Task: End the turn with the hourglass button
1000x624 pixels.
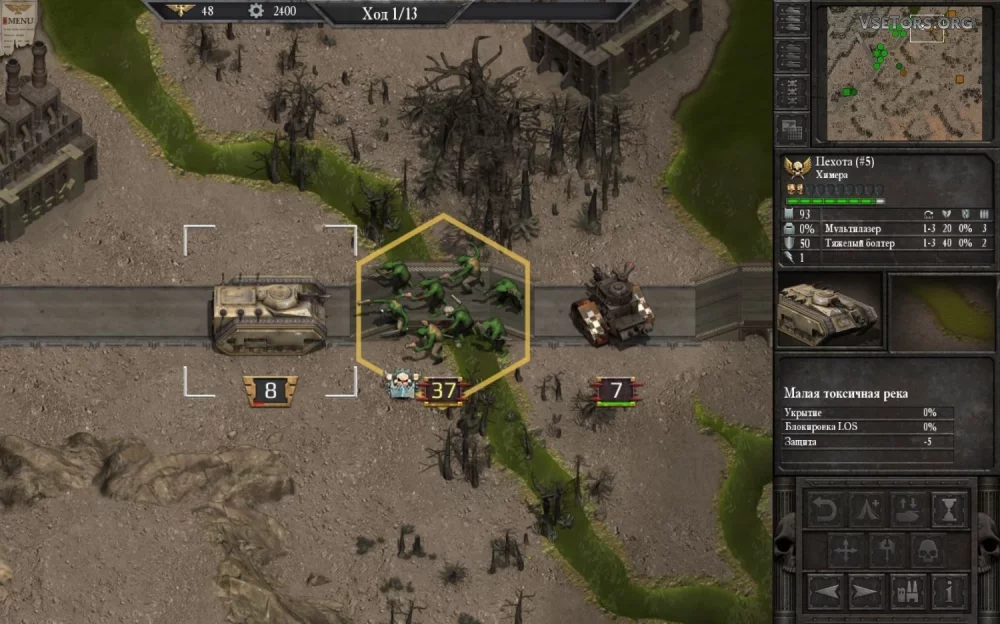Action: click(947, 510)
